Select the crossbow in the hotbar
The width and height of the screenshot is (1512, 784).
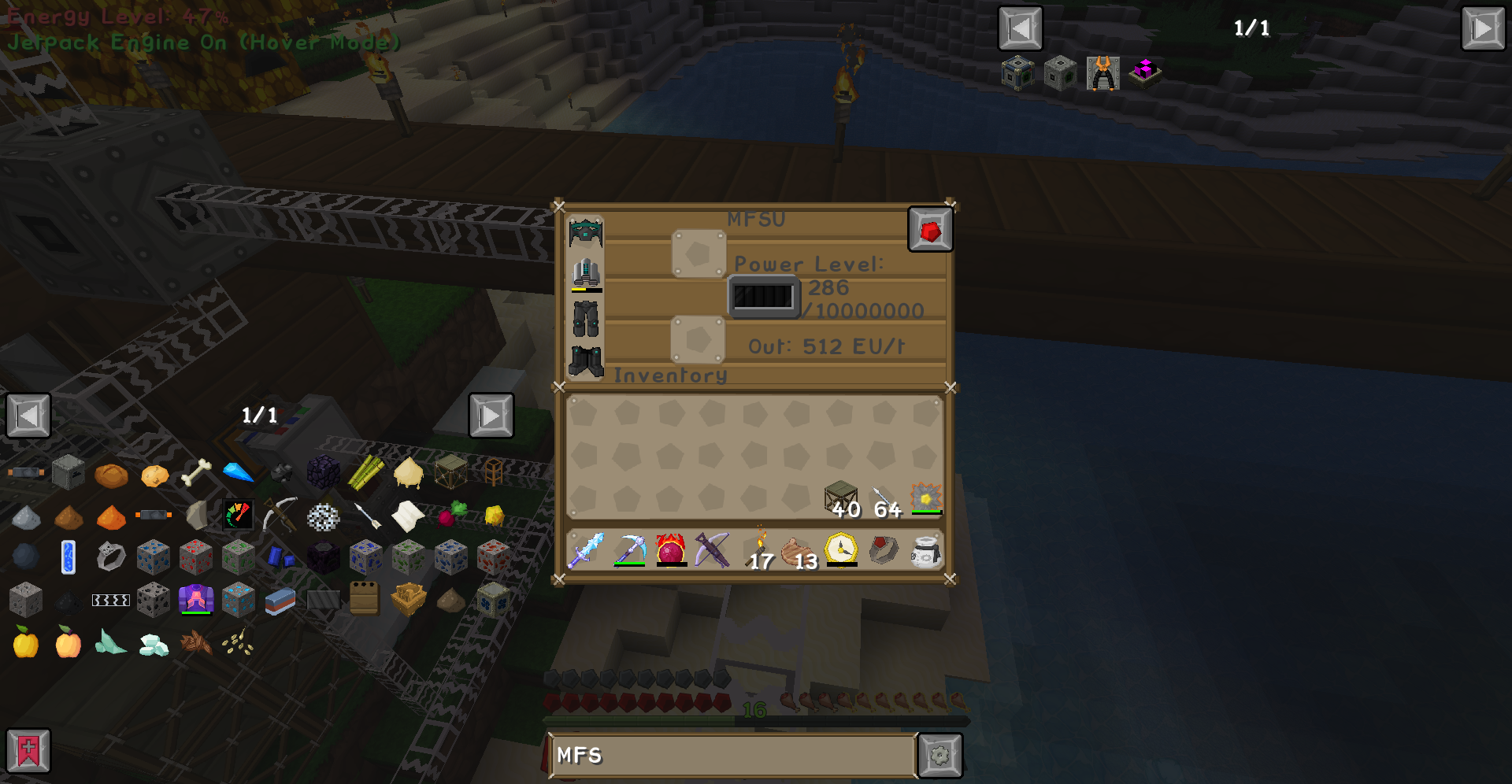(x=713, y=547)
